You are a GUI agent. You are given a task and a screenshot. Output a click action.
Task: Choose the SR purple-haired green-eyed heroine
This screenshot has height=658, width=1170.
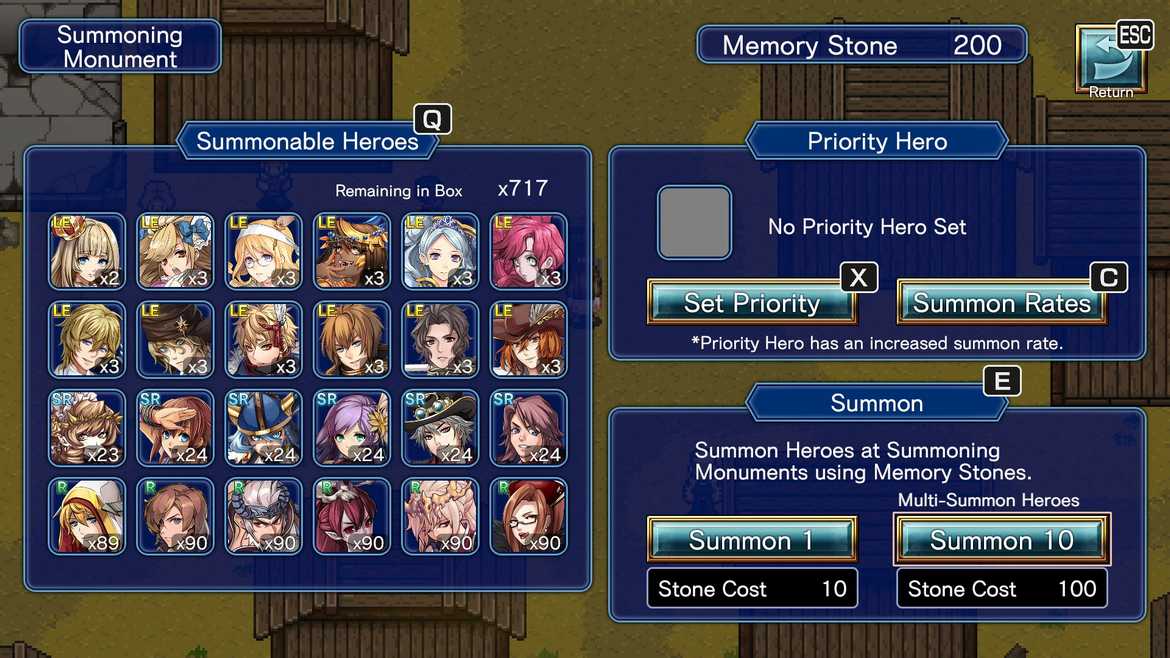click(x=351, y=427)
